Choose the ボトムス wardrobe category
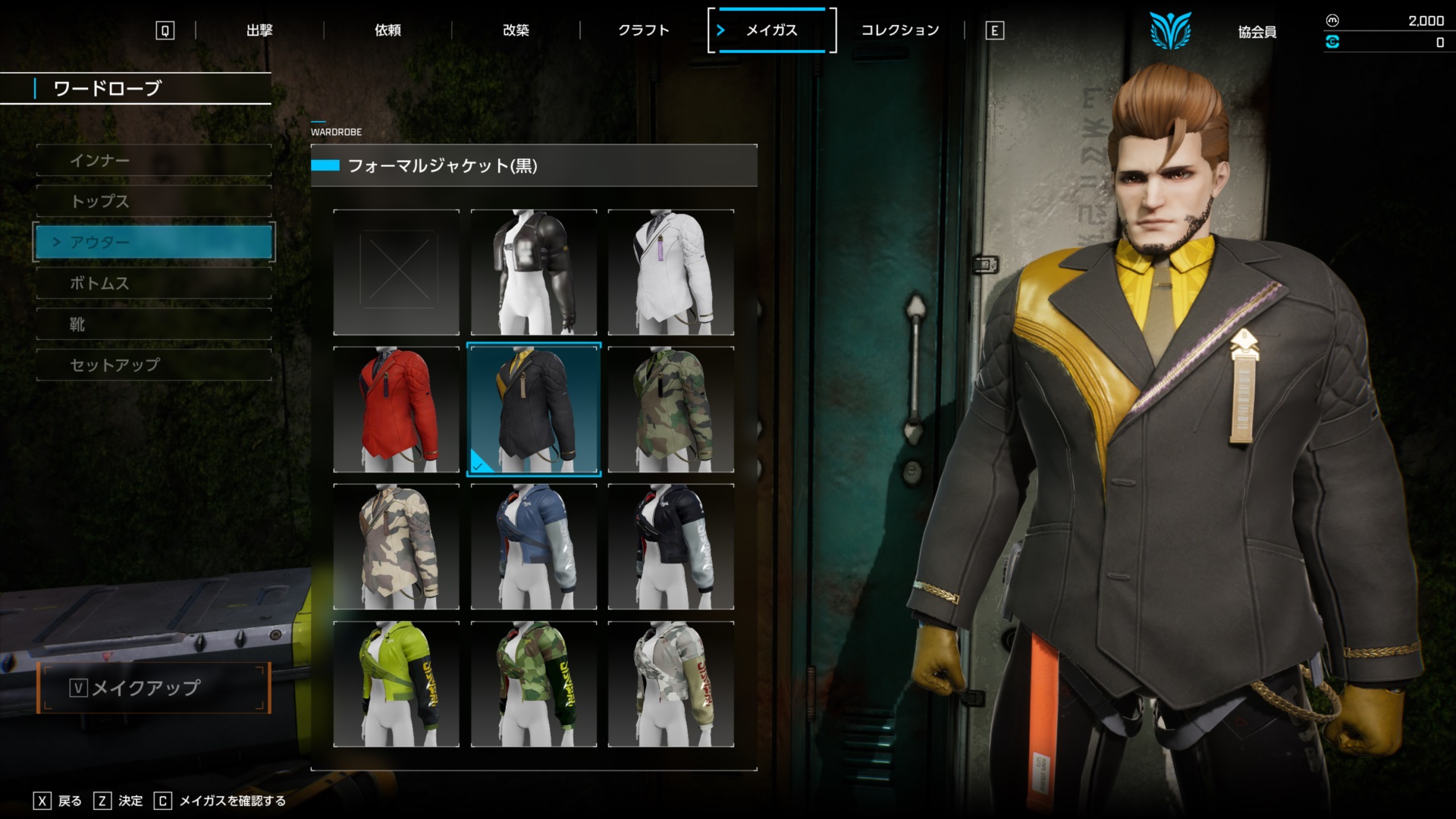 coord(154,284)
